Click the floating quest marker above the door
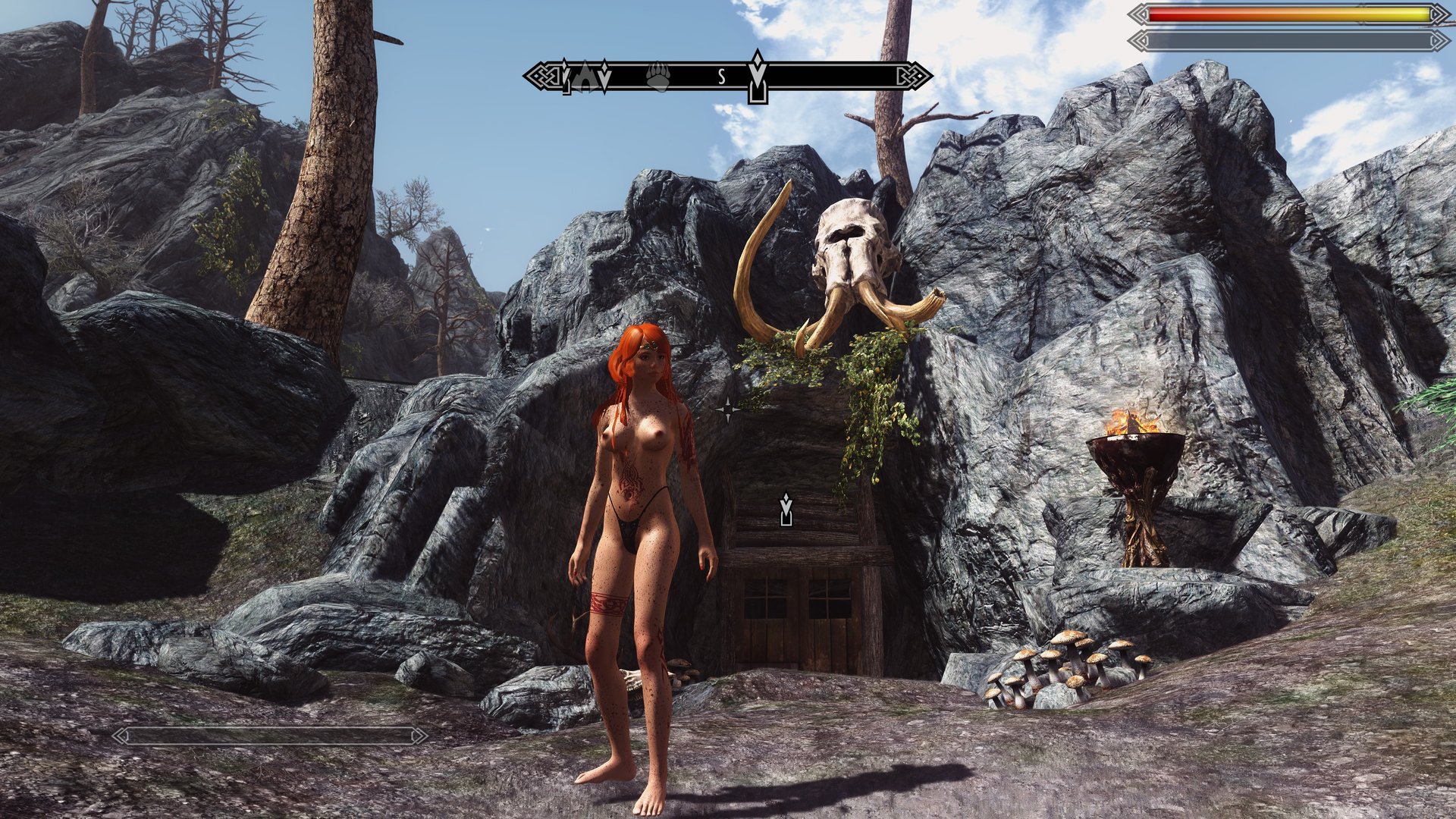Viewport: 1456px width, 819px height. 786,509
